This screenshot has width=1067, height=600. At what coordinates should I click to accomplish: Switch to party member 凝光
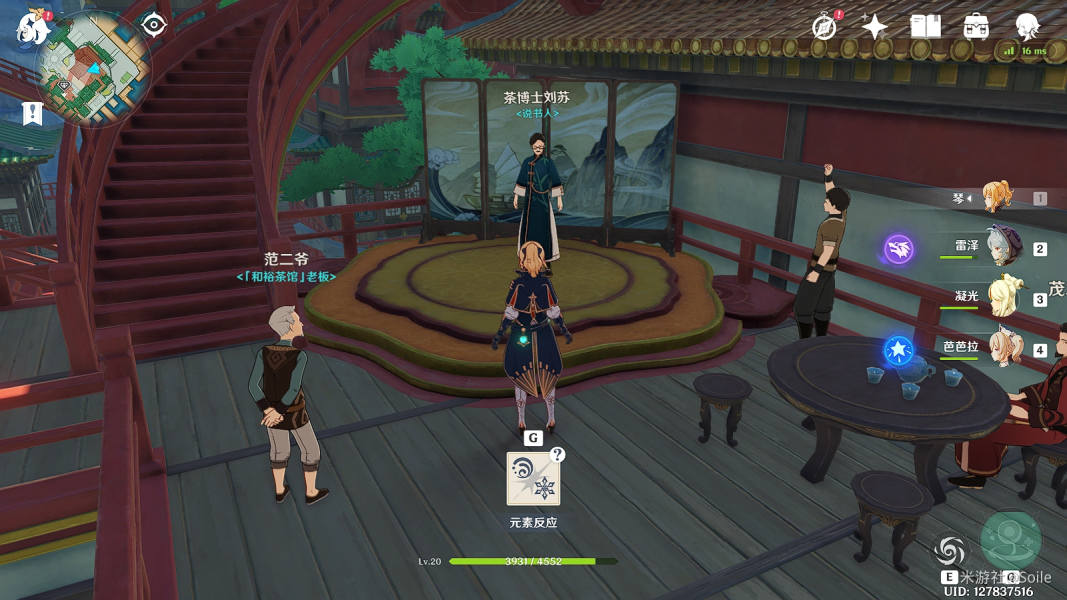pos(1003,297)
